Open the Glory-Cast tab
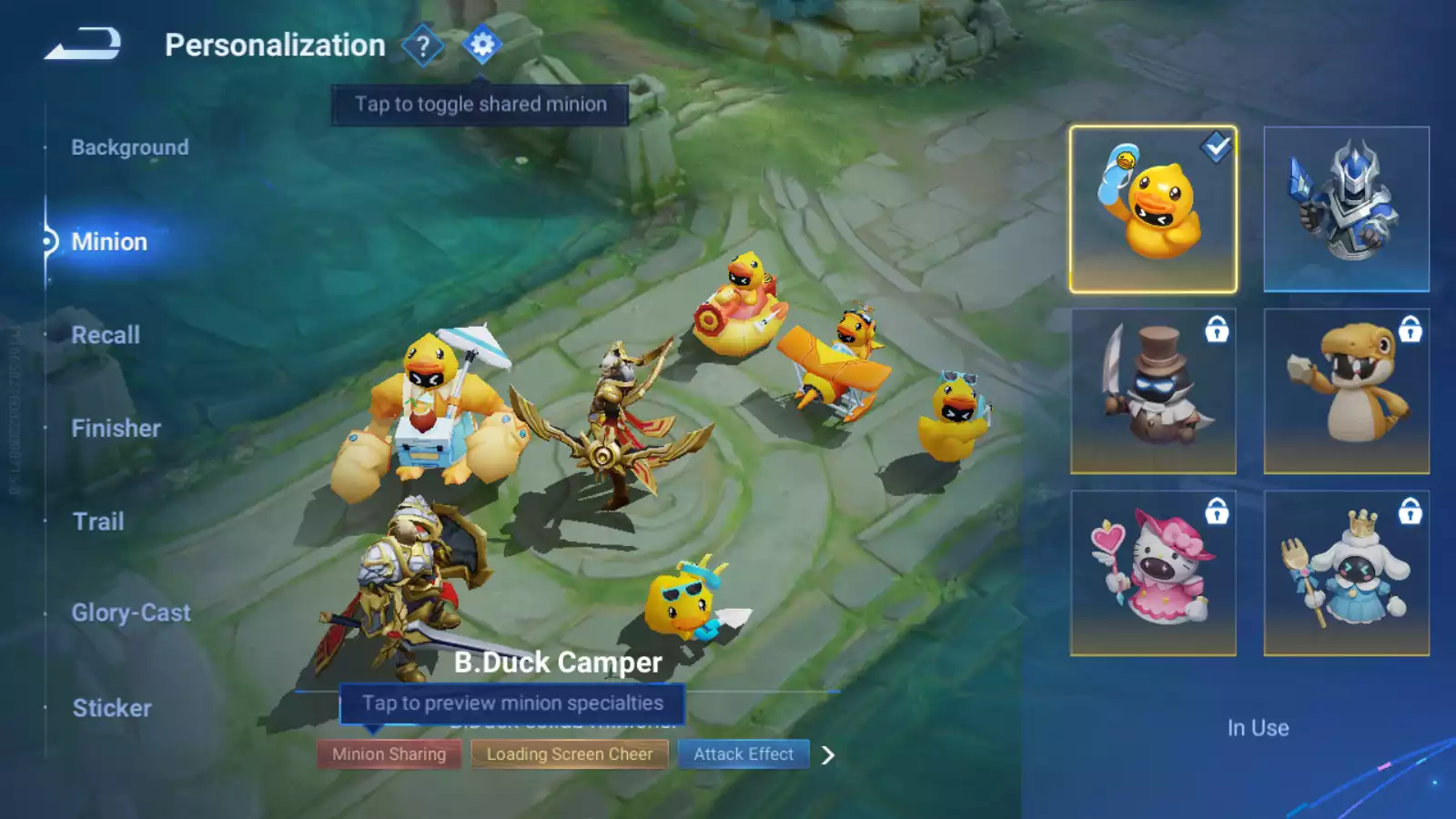Screen dimensions: 1456x819 131,613
